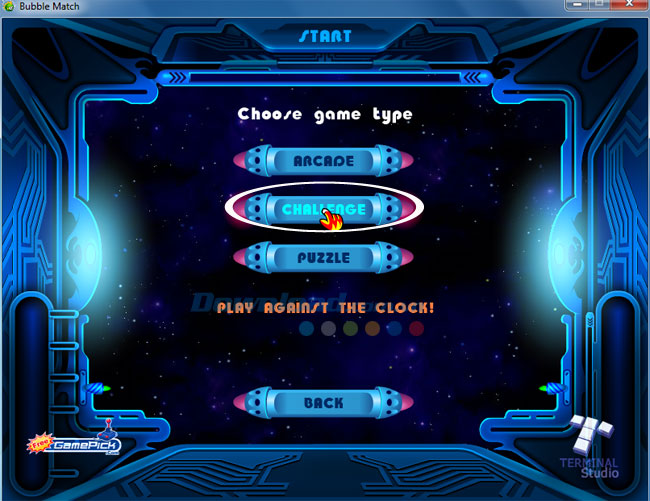Go back with the Back button
Viewport: 650px width, 501px height.
tap(324, 403)
